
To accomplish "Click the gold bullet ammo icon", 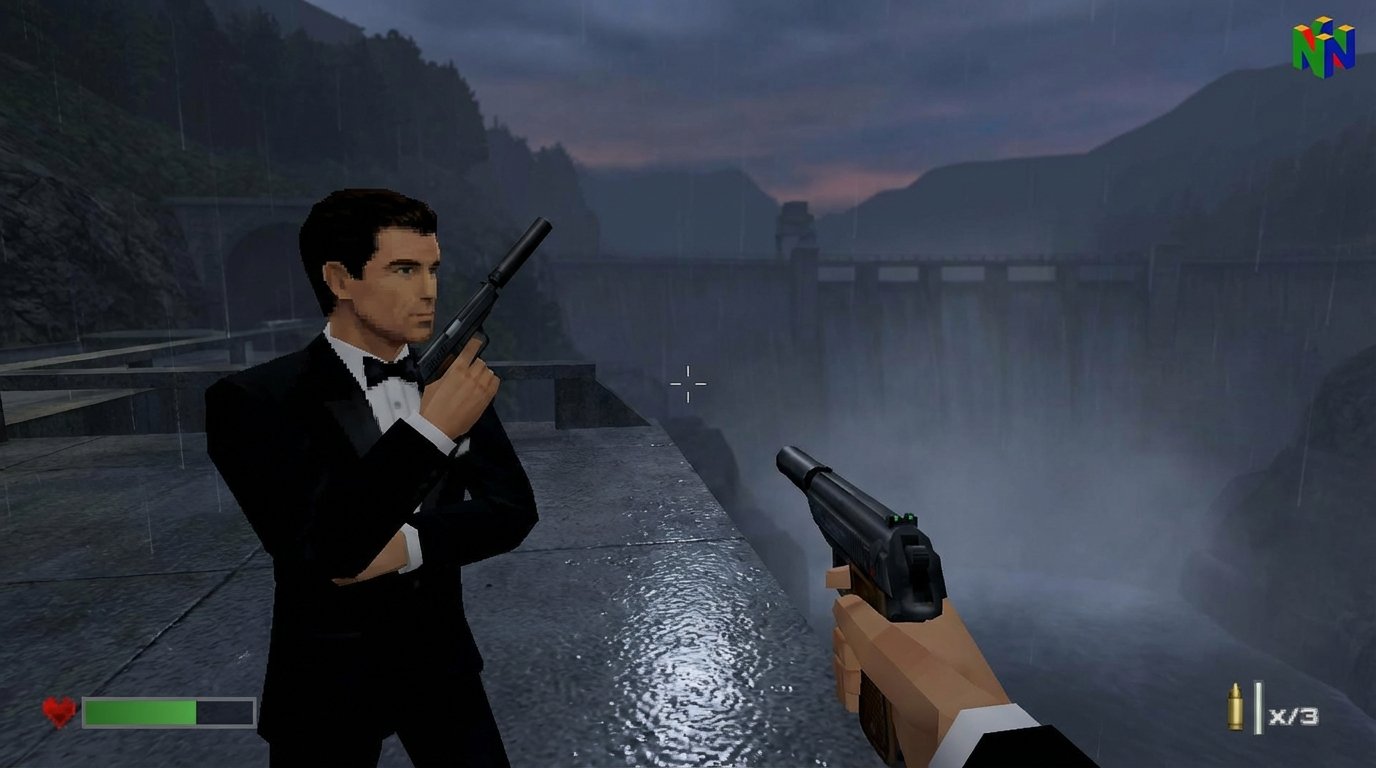I will [1235, 706].
